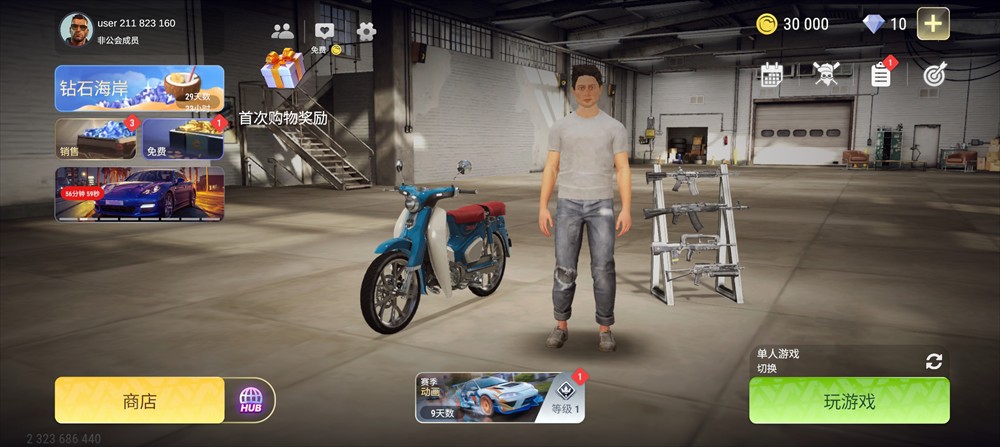This screenshot has height=447, width=1000.
Task: Claim the 免费 gold chest offer
Action: (x=183, y=139)
